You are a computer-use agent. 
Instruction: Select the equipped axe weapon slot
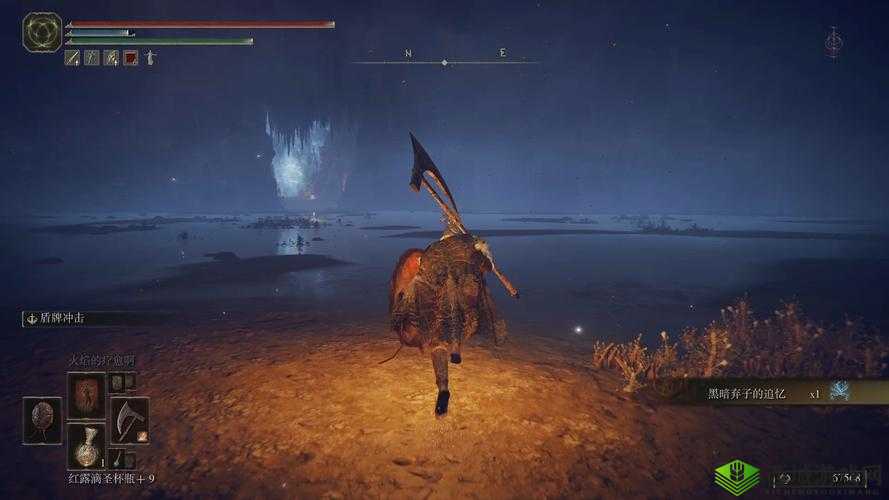[x=128, y=420]
